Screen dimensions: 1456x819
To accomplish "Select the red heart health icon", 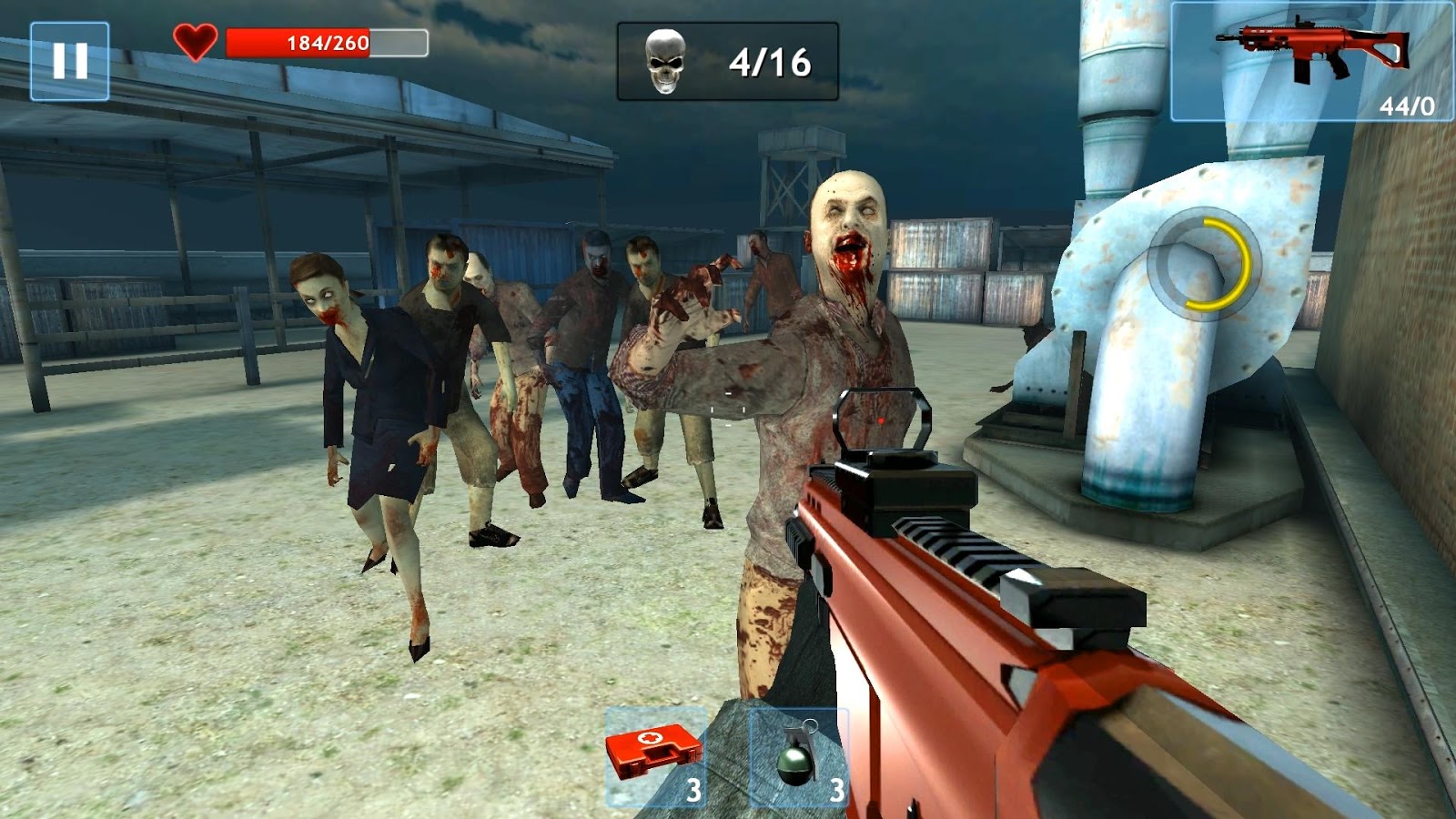I will tap(194, 39).
